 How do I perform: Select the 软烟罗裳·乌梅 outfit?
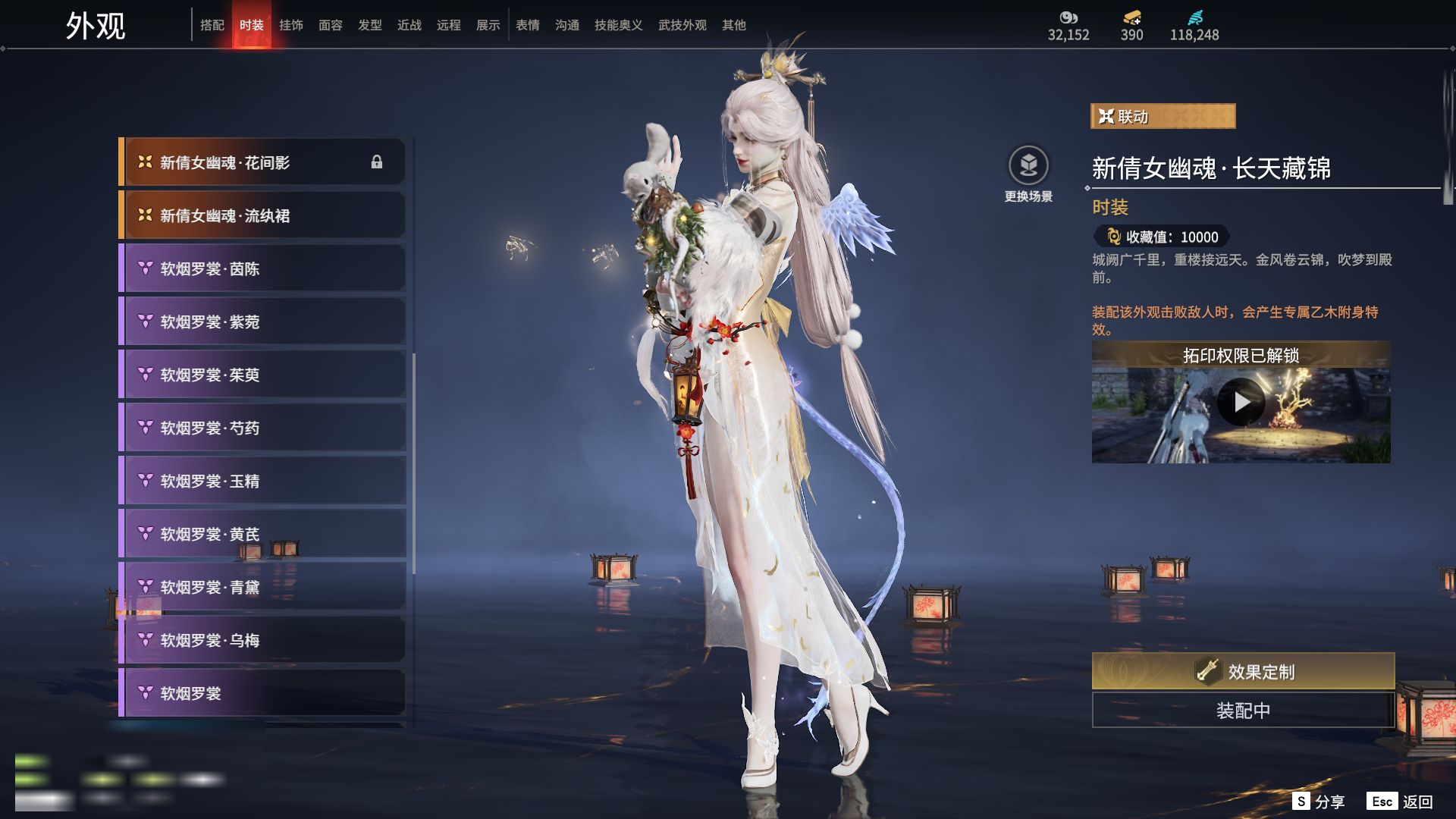262,640
